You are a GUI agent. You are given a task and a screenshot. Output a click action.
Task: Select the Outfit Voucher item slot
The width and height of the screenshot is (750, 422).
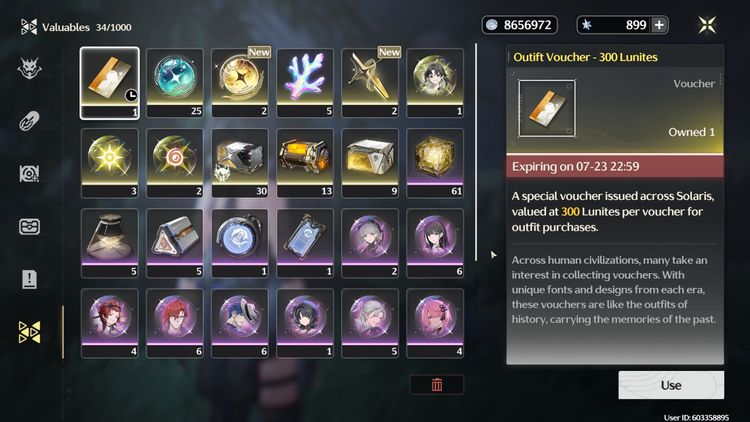pyautogui.click(x=110, y=82)
